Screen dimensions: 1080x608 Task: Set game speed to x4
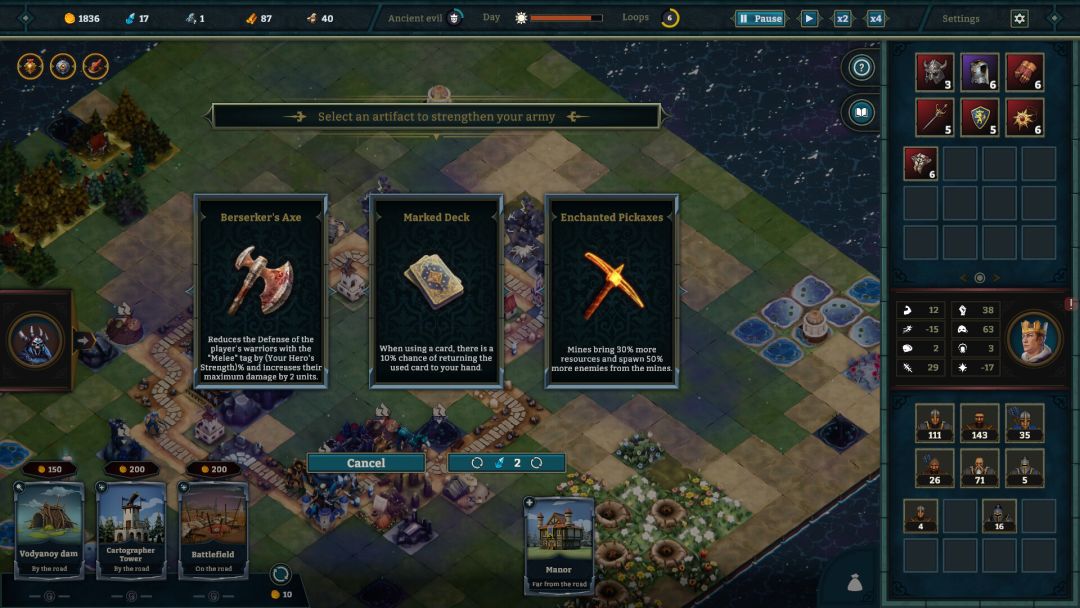(x=875, y=18)
